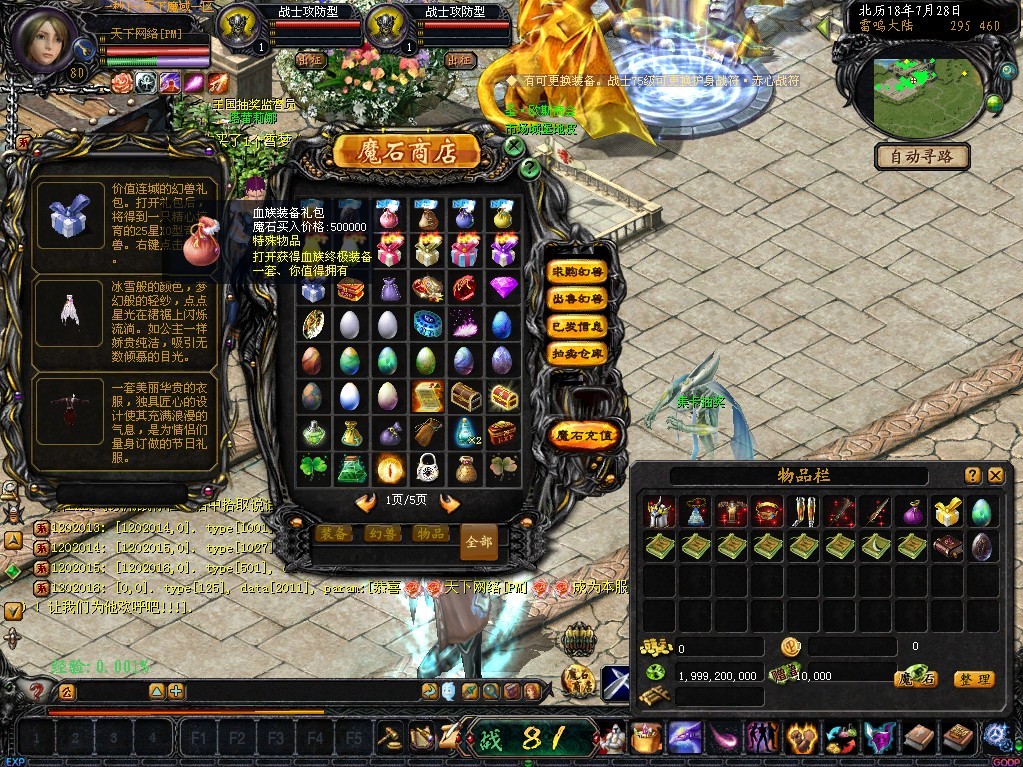1023x767 pixels.
Task: Select the yellow-ribbon gift box in inventory
Action: [946, 512]
